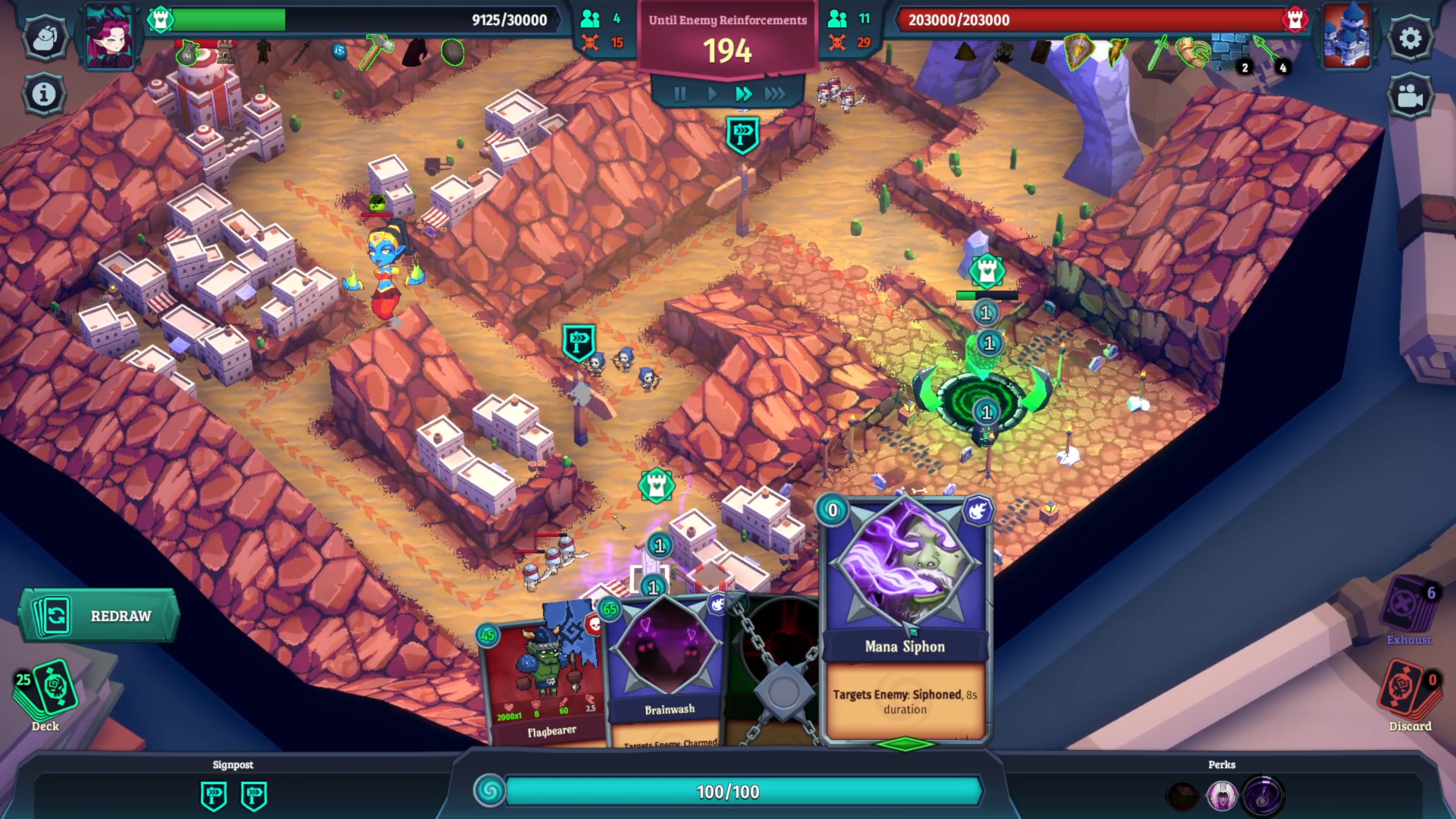Screen dimensions: 1456x819
Task: Click the 100/100 mana bar
Action: [726, 792]
